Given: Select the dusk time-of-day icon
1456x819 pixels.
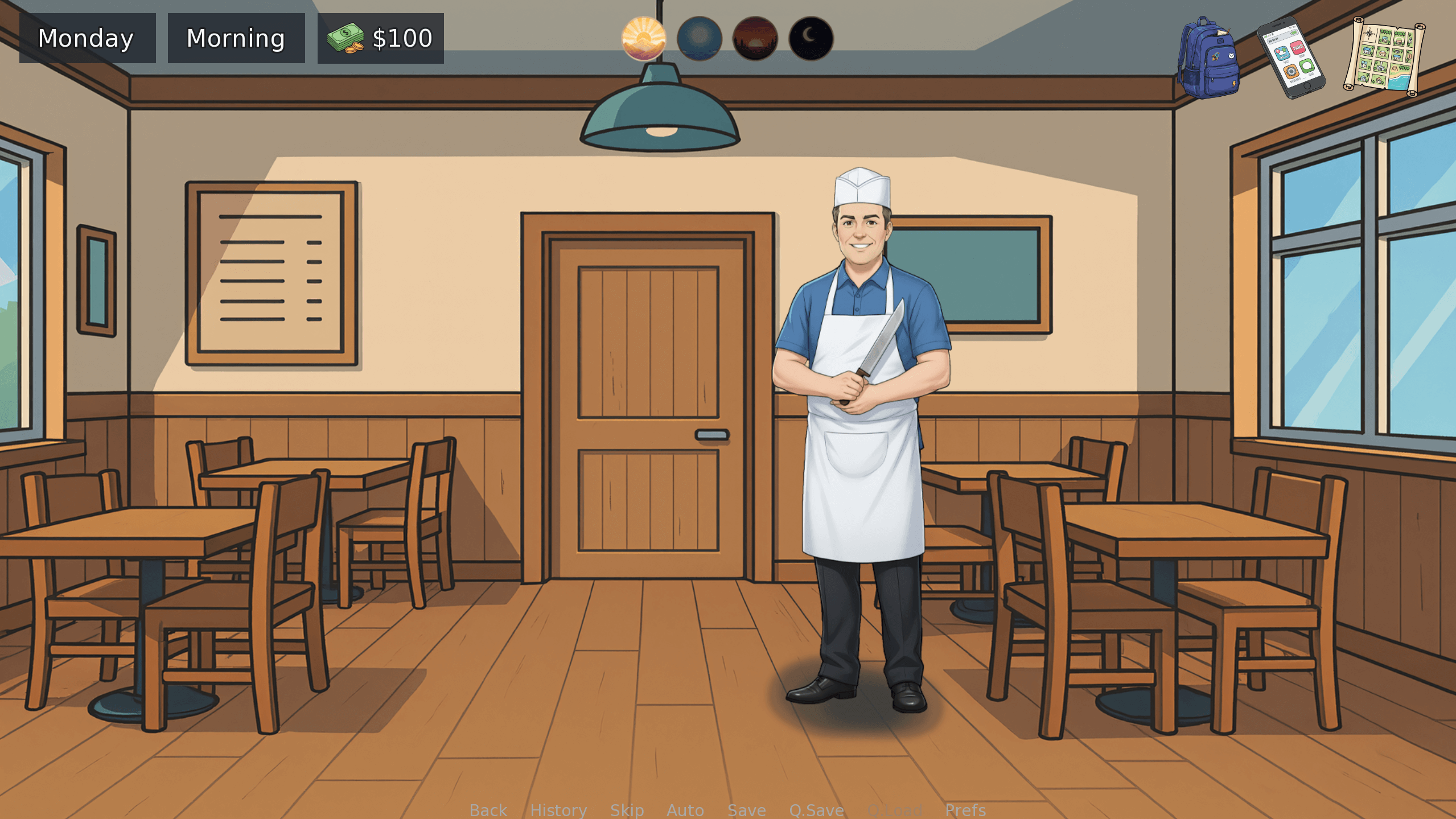Looking at the screenshot, I should pos(756,39).
